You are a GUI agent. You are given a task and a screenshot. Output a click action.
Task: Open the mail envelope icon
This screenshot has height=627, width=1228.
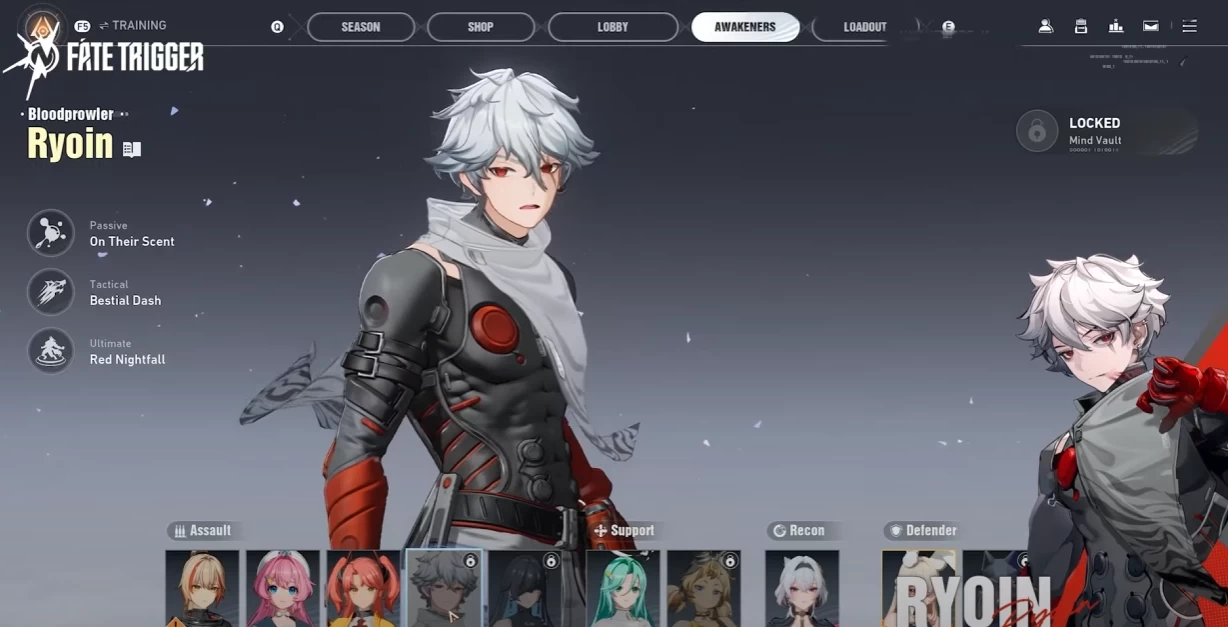pos(1151,27)
